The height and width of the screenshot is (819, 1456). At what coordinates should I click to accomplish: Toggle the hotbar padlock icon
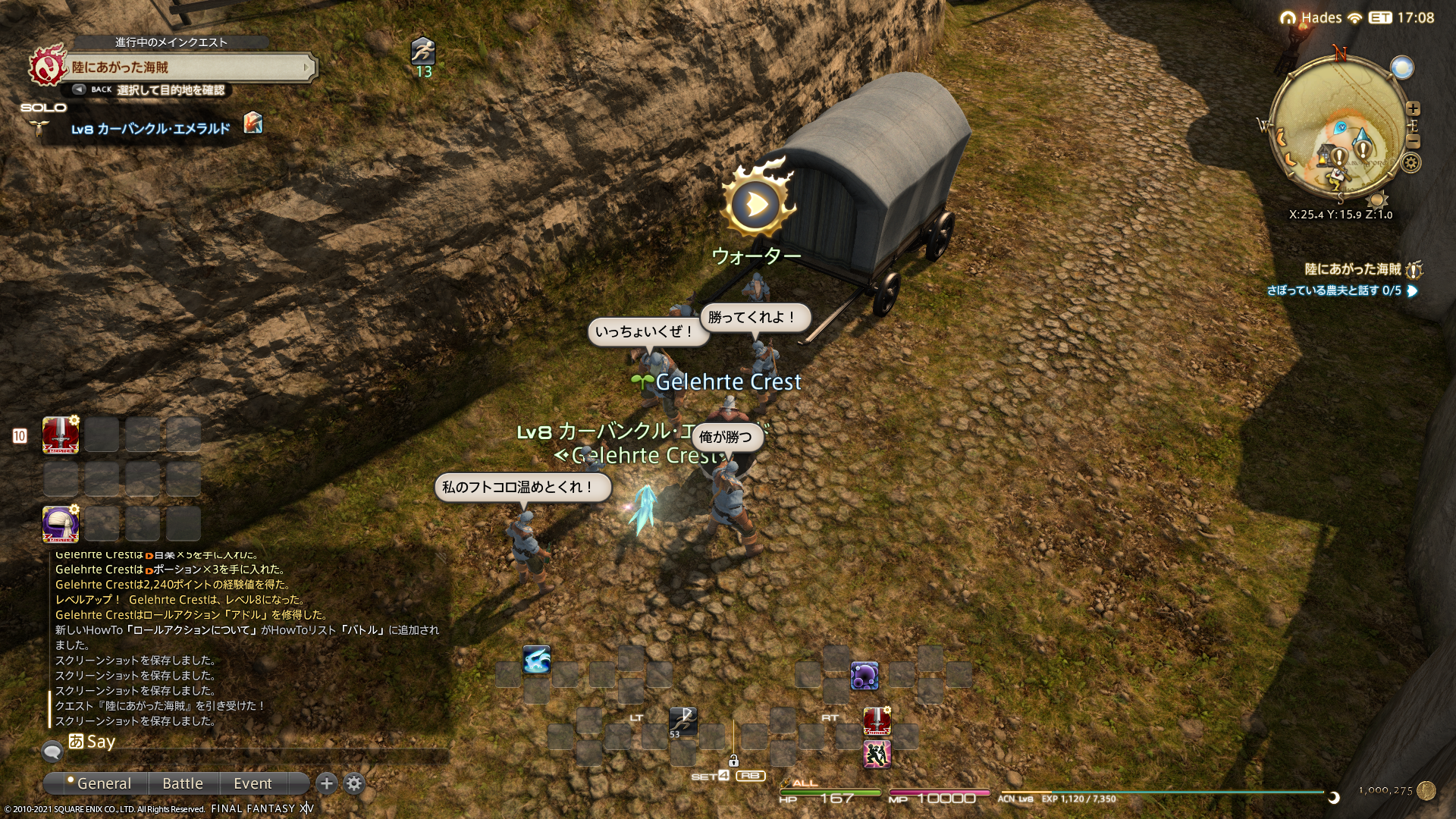click(x=733, y=760)
